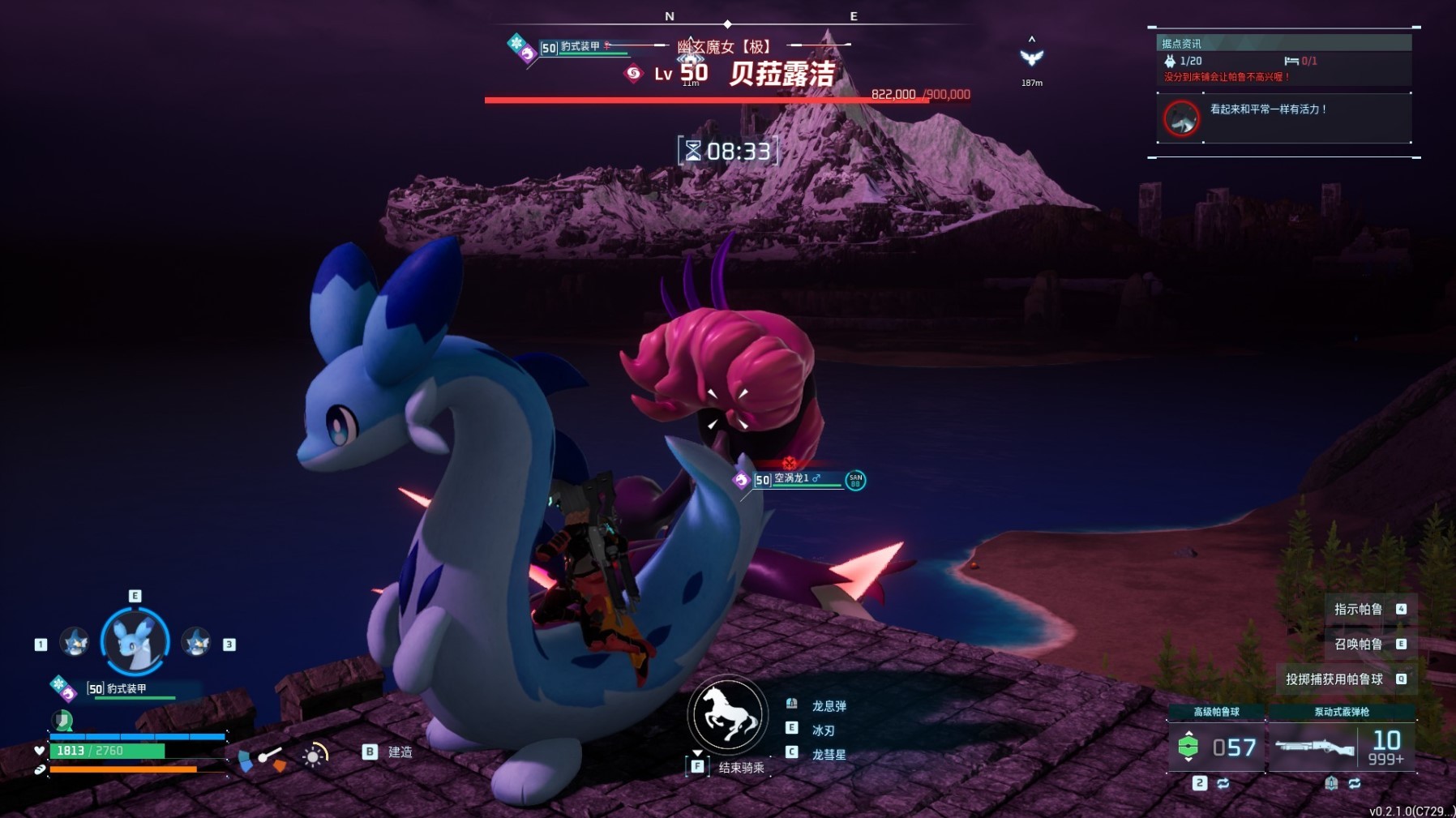
Task: Click the winged marker on the compass
Action: [1031, 57]
